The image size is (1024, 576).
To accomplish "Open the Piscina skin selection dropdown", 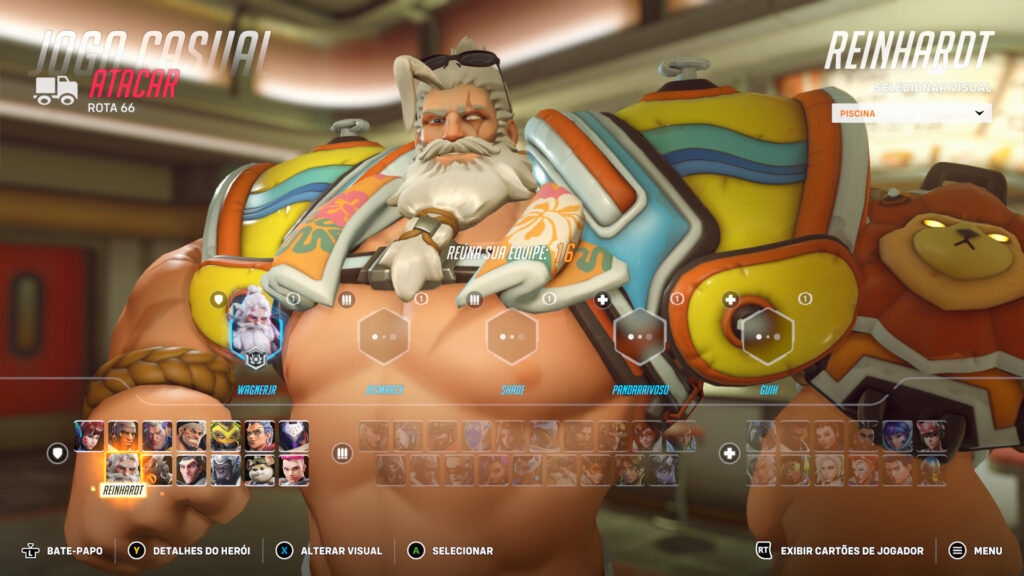I will [911, 113].
